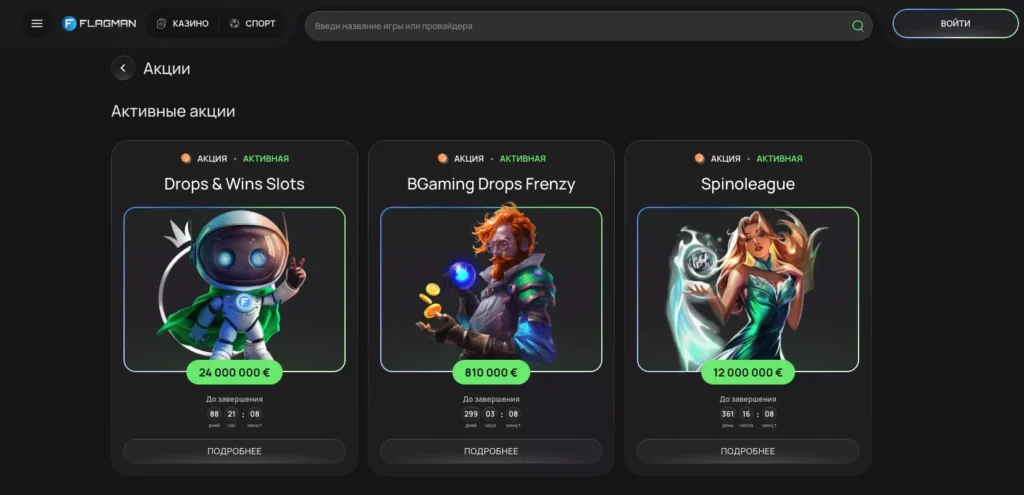Select the Spinoleague sorceress thumbnail

[x=747, y=288]
